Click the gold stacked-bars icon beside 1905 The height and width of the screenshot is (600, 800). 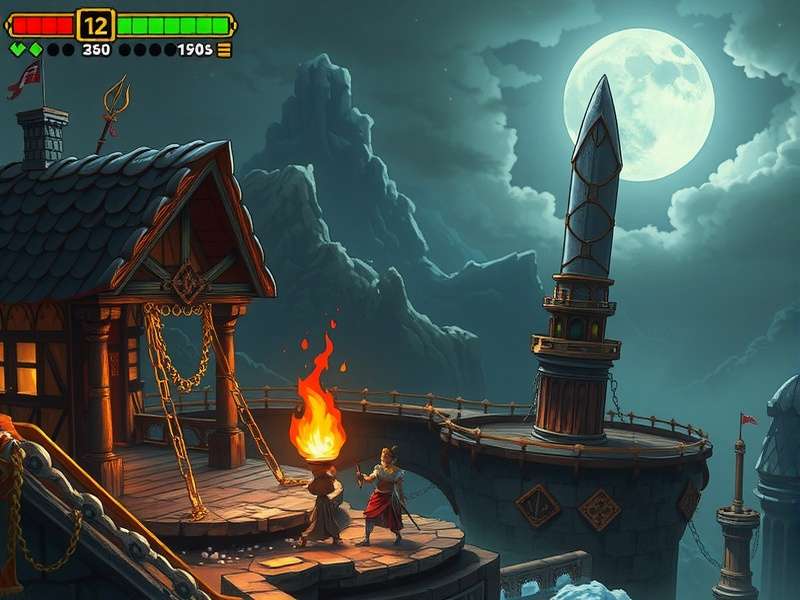tap(224, 49)
